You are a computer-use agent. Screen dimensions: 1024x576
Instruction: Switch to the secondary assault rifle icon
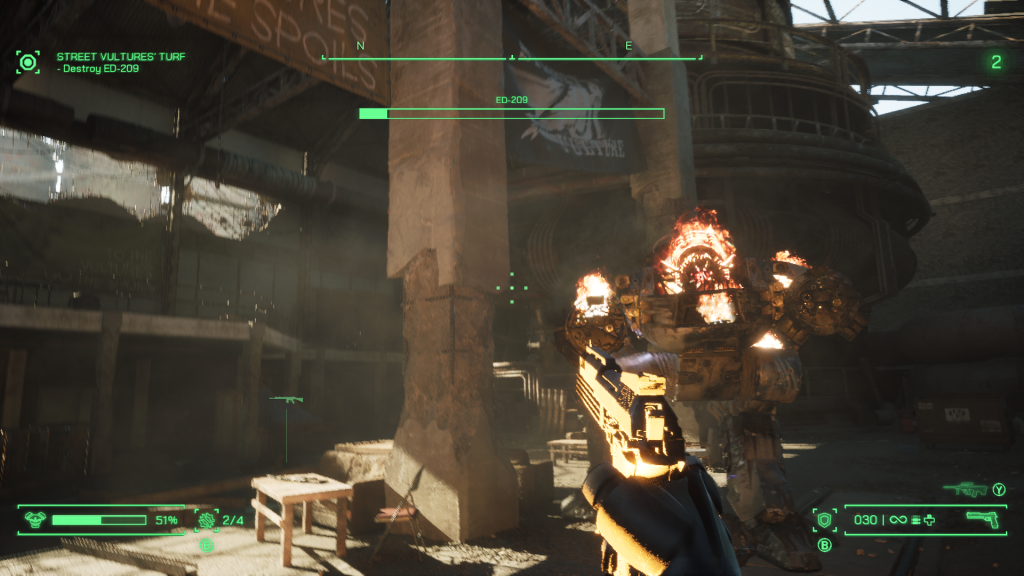coord(964,490)
